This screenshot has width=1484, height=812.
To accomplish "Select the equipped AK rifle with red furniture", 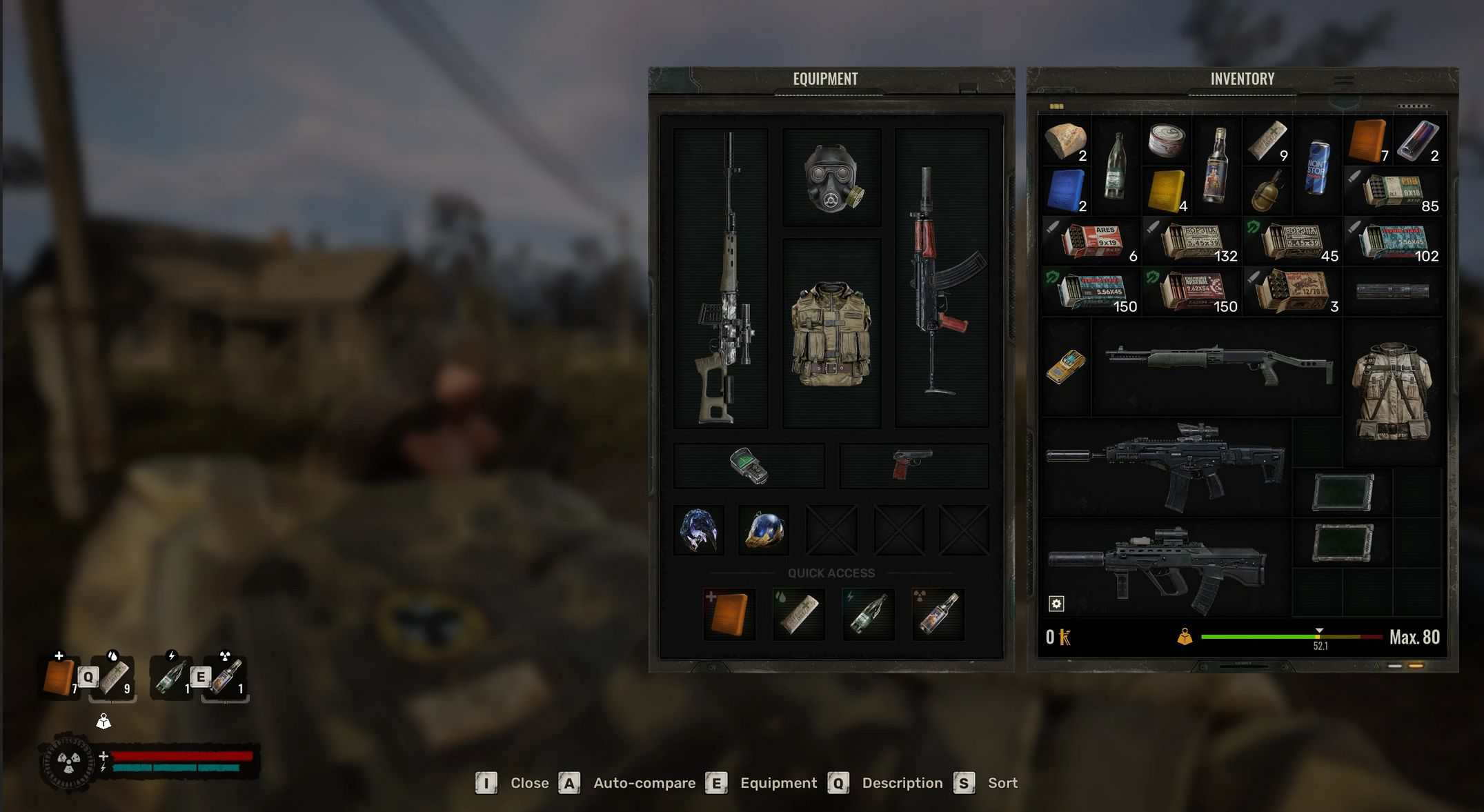I will pos(941,278).
